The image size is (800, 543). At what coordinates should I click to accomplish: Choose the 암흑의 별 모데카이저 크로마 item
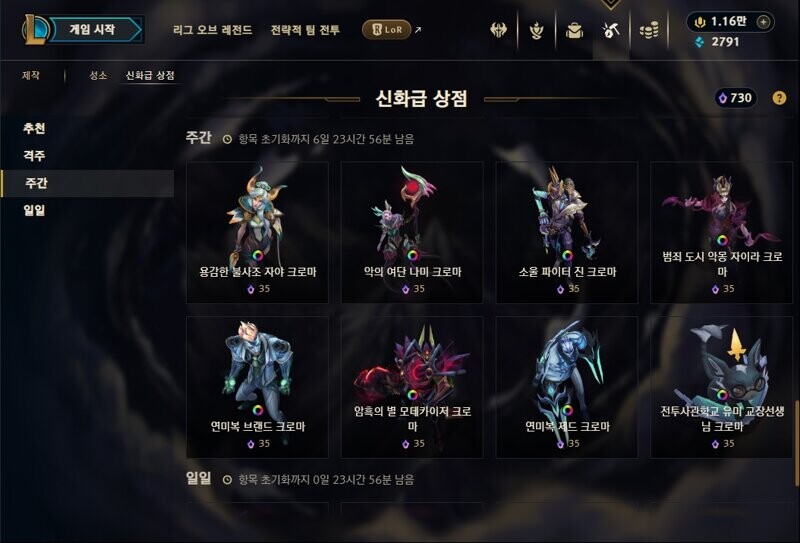coord(412,387)
